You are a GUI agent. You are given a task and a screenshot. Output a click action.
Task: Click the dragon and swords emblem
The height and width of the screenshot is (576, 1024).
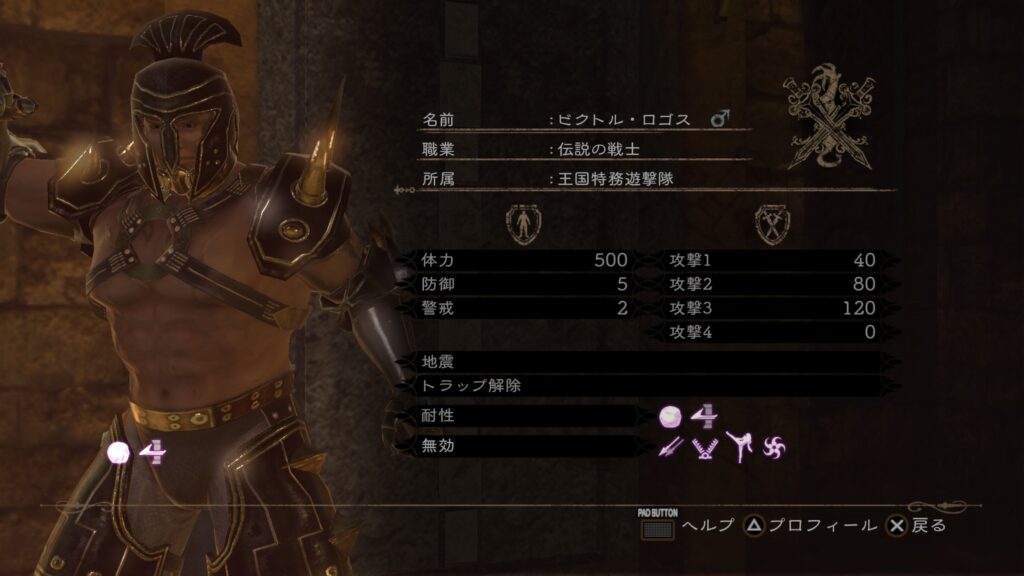point(827,118)
